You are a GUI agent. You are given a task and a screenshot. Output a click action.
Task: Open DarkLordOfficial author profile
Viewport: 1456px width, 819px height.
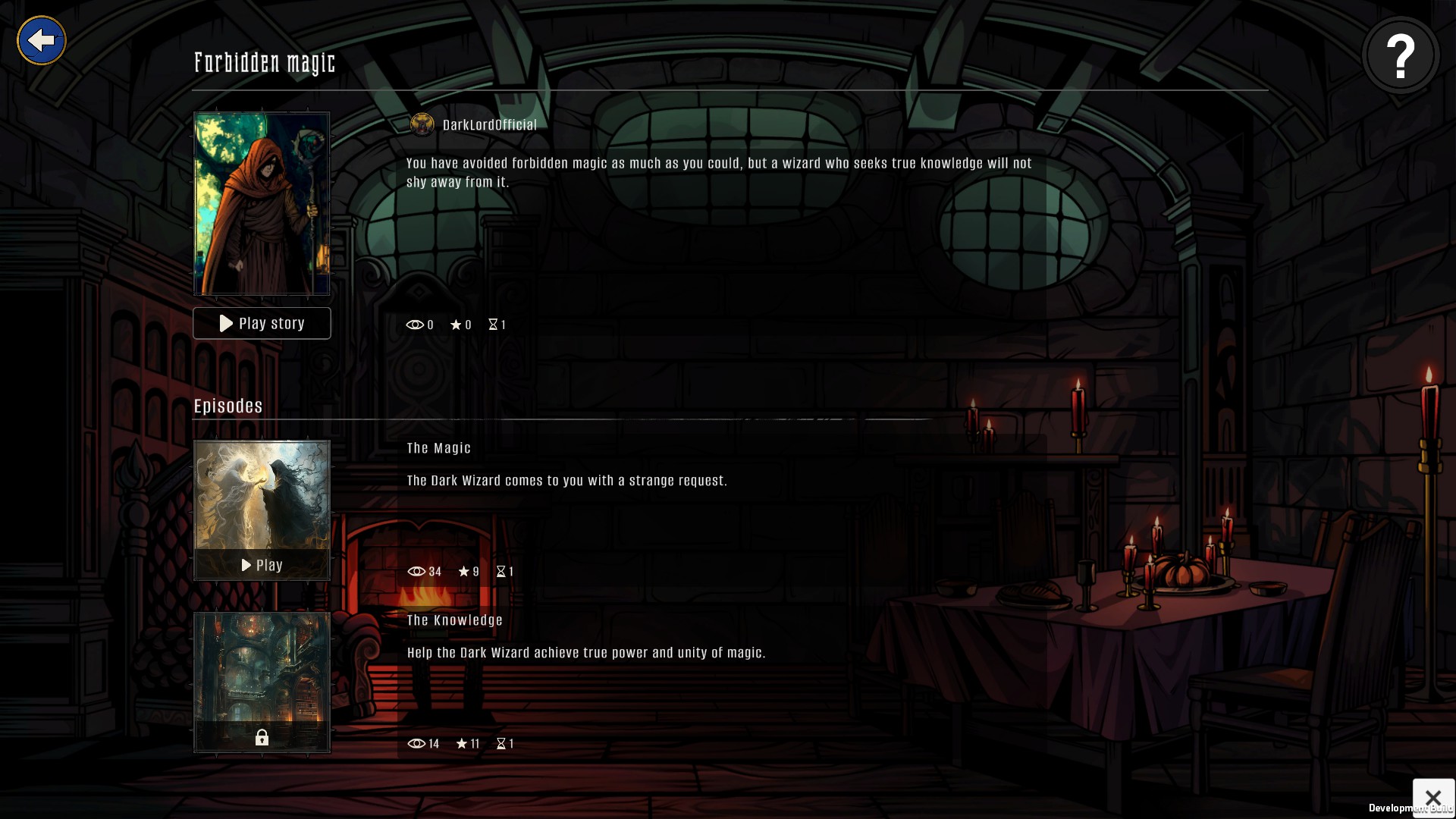coord(488,125)
